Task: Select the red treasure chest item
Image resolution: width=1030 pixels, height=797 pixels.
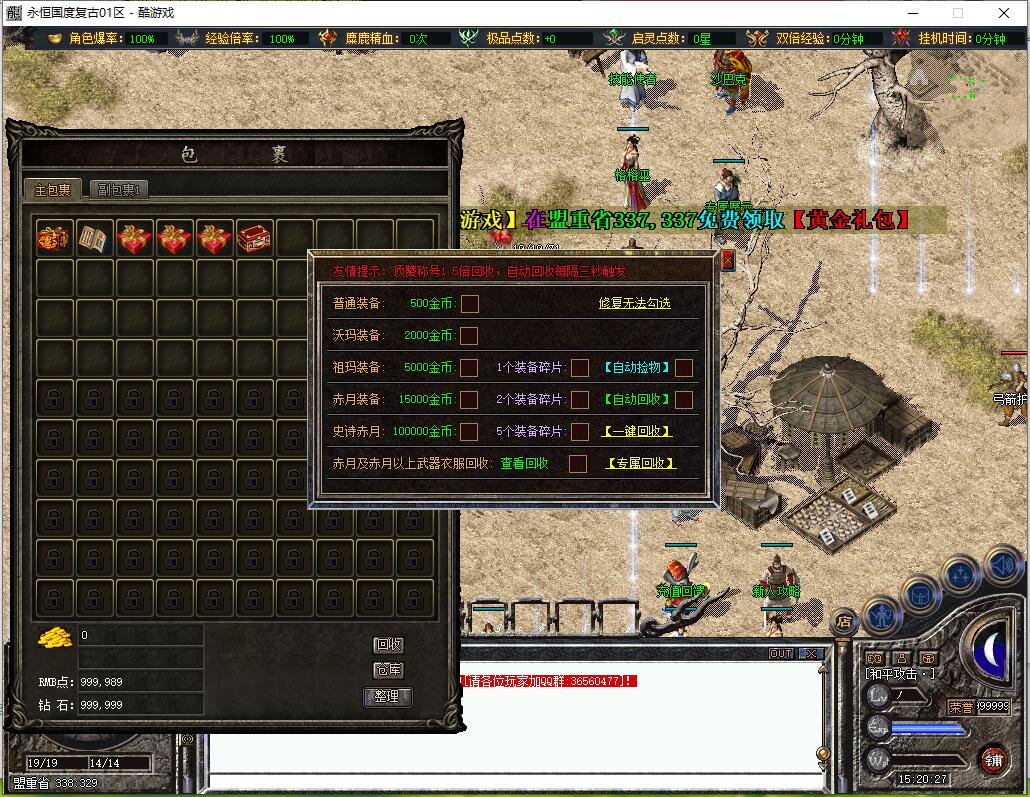Action: pyautogui.click(x=254, y=239)
